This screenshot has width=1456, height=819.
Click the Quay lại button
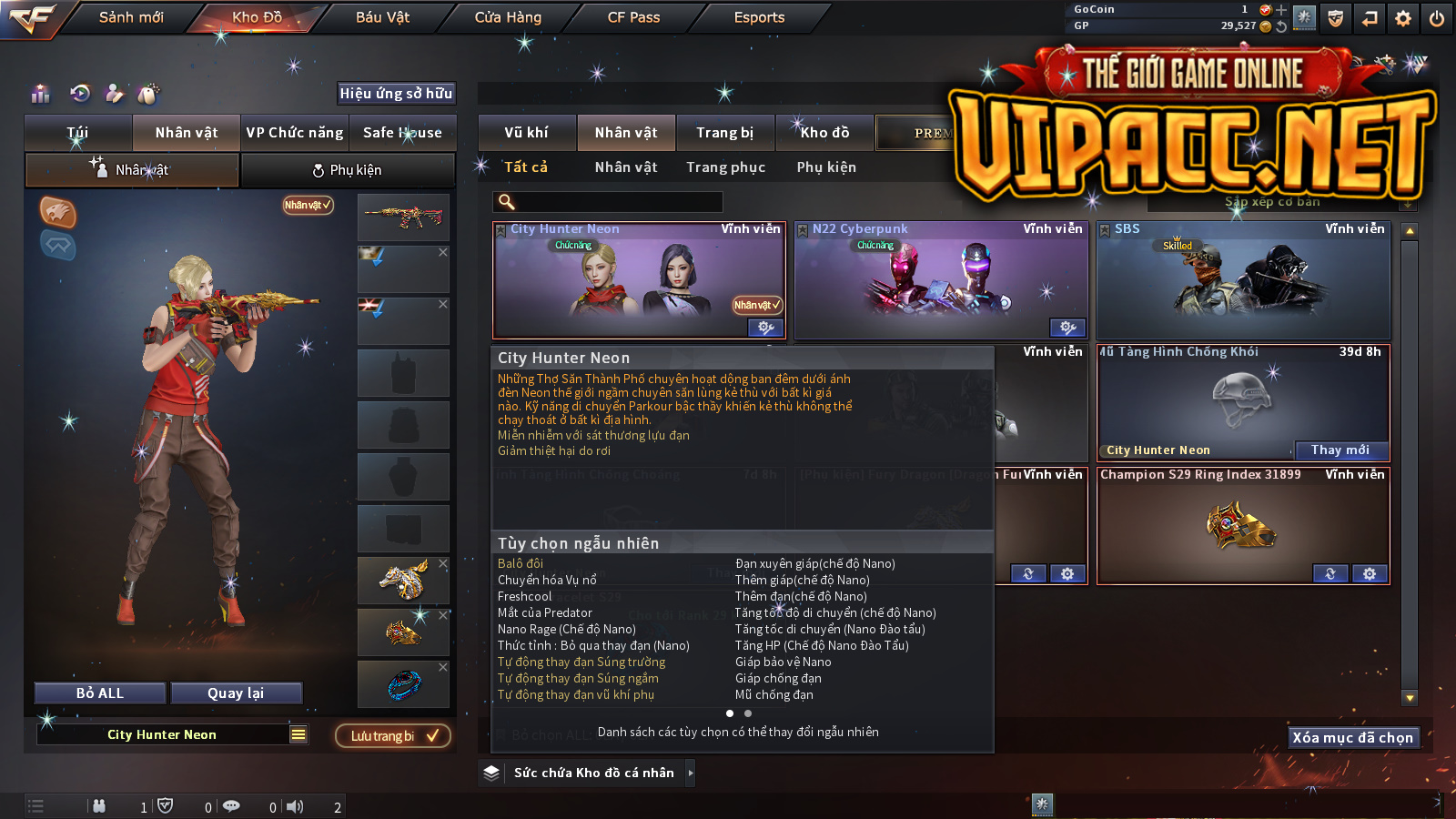click(x=236, y=693)
